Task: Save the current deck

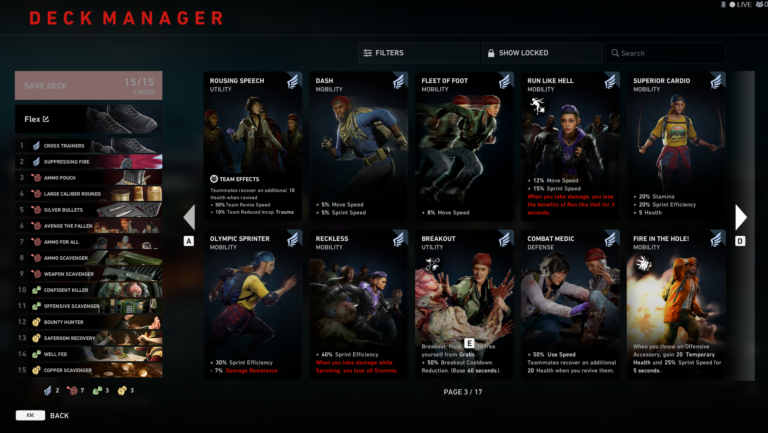Action: click(x=89, y=86)
